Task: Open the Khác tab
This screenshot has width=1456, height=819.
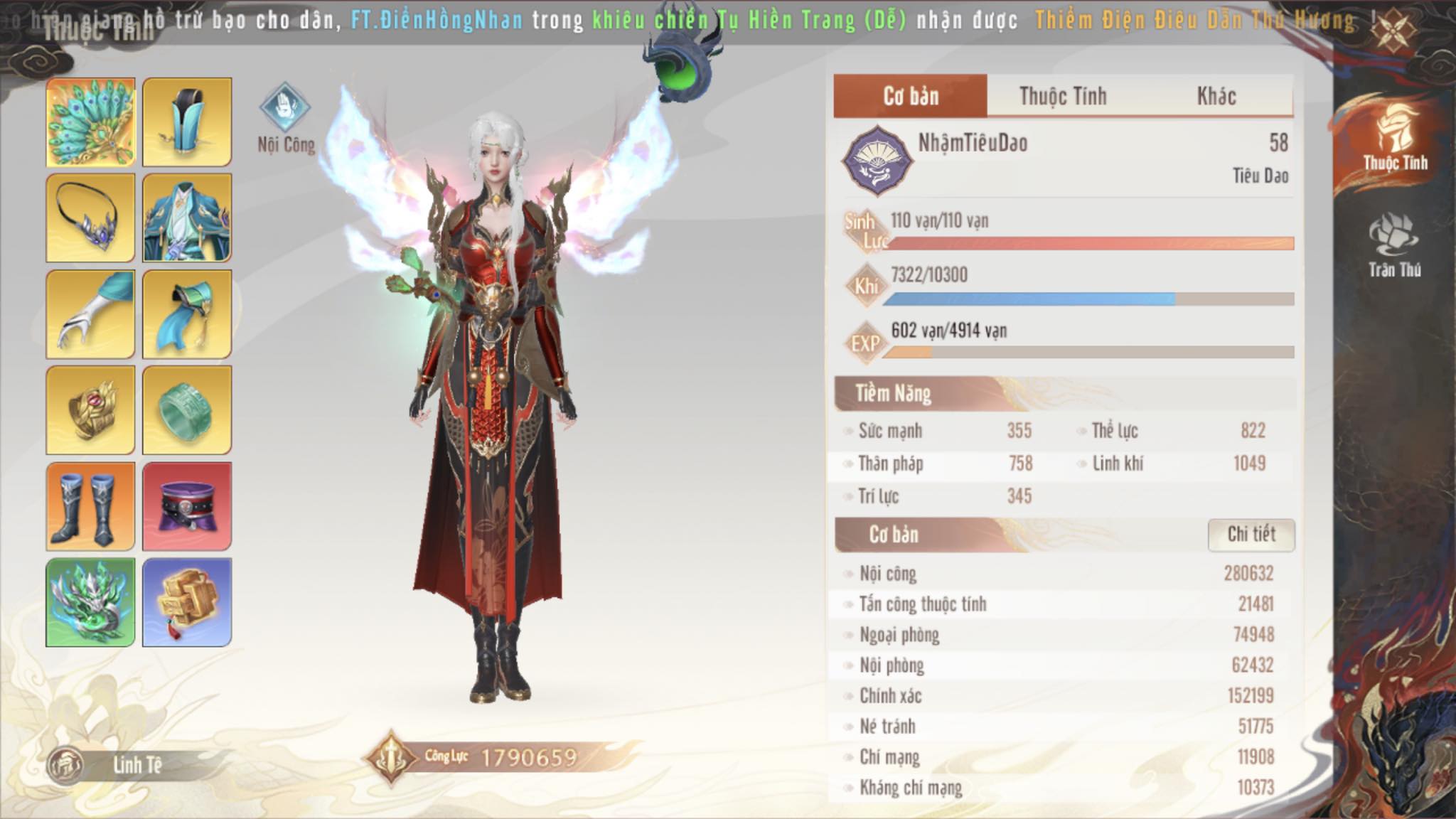Action: 1216,96
